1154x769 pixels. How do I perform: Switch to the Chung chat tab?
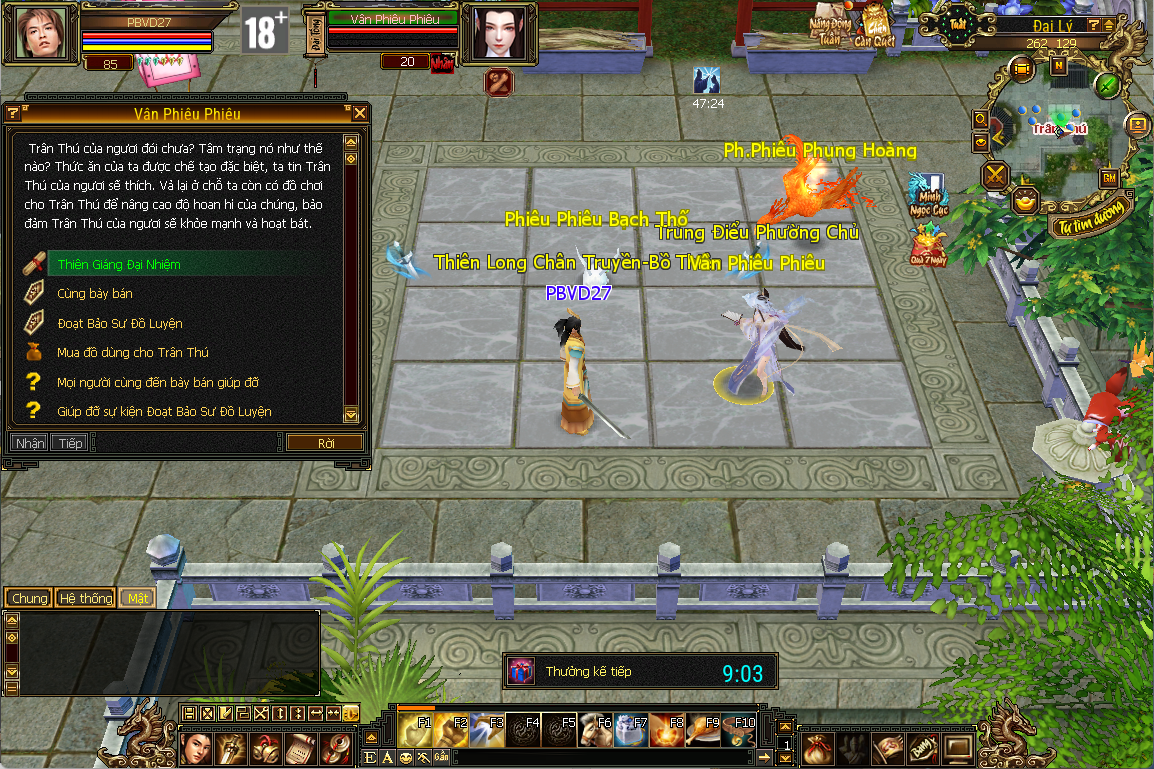(x=30, y=598)
